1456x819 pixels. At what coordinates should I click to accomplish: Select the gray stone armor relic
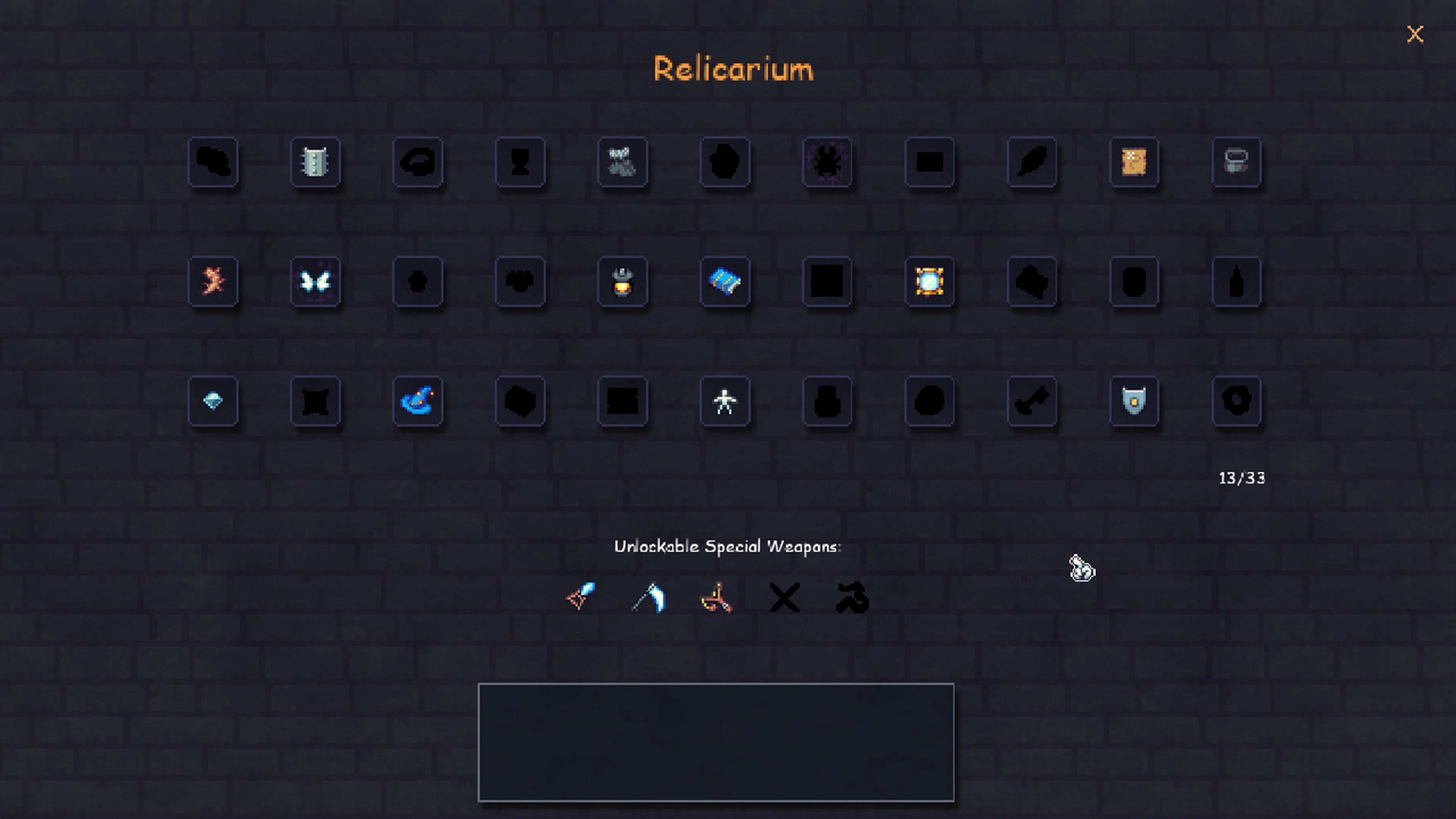point(622,163)
